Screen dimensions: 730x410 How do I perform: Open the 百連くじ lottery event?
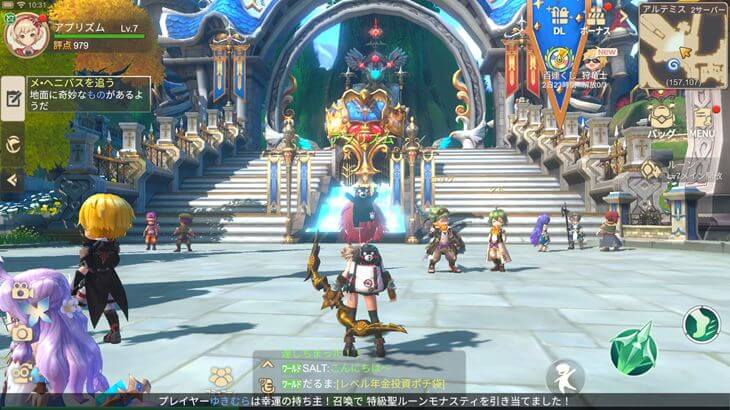coord(558,61)
